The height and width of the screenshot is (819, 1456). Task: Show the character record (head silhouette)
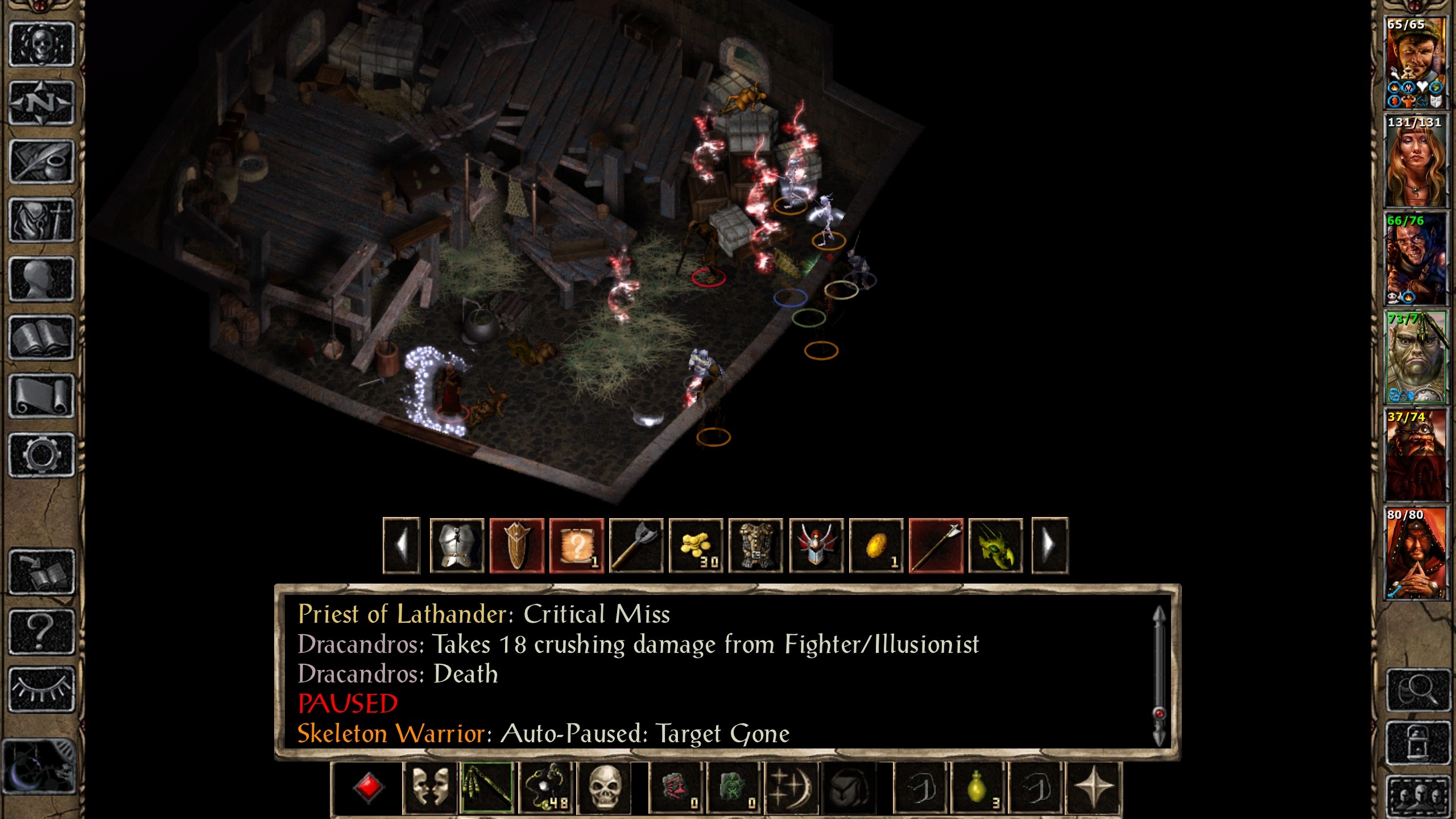tap(42, 279)
